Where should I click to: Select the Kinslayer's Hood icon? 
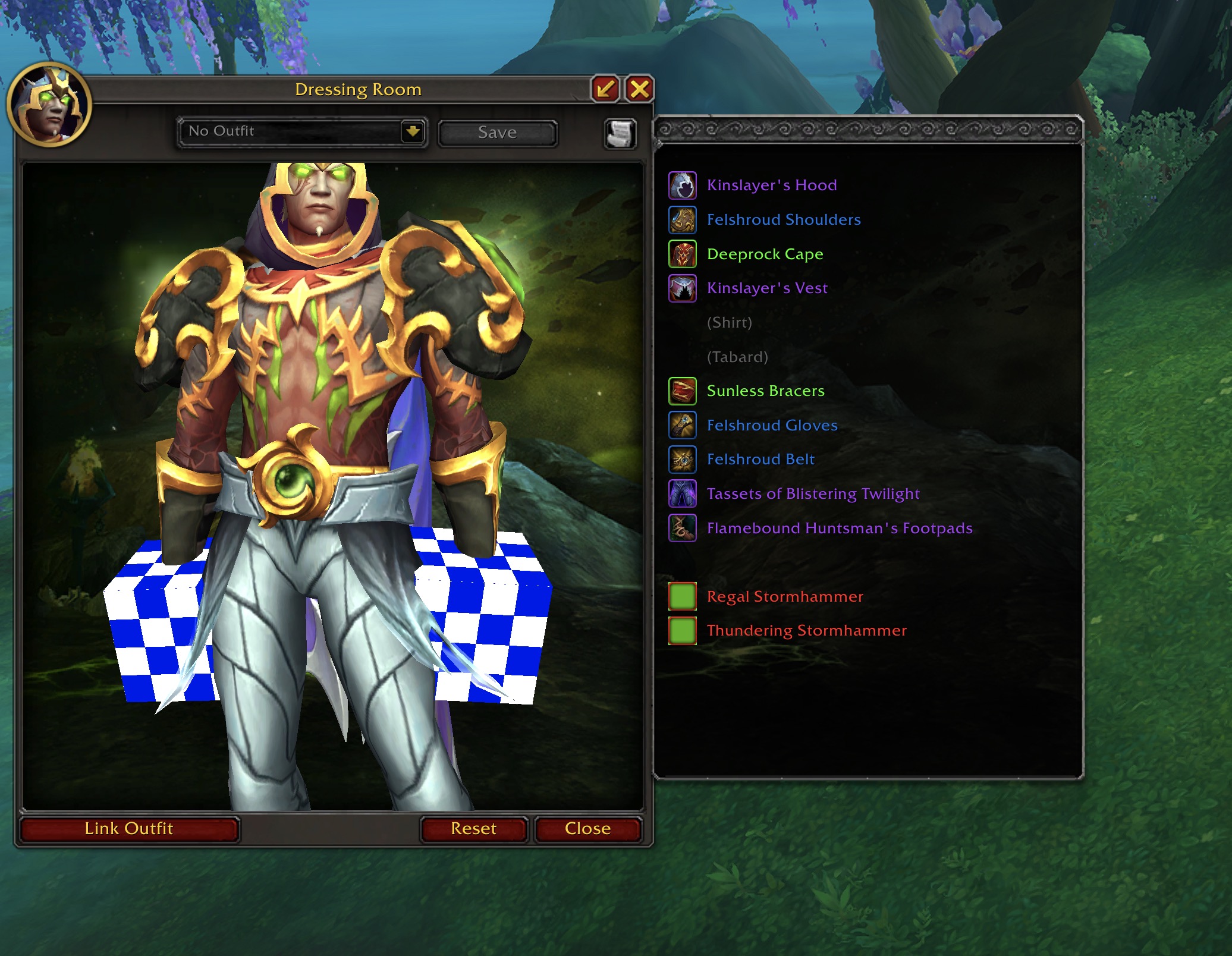click(x=682, y=185)
